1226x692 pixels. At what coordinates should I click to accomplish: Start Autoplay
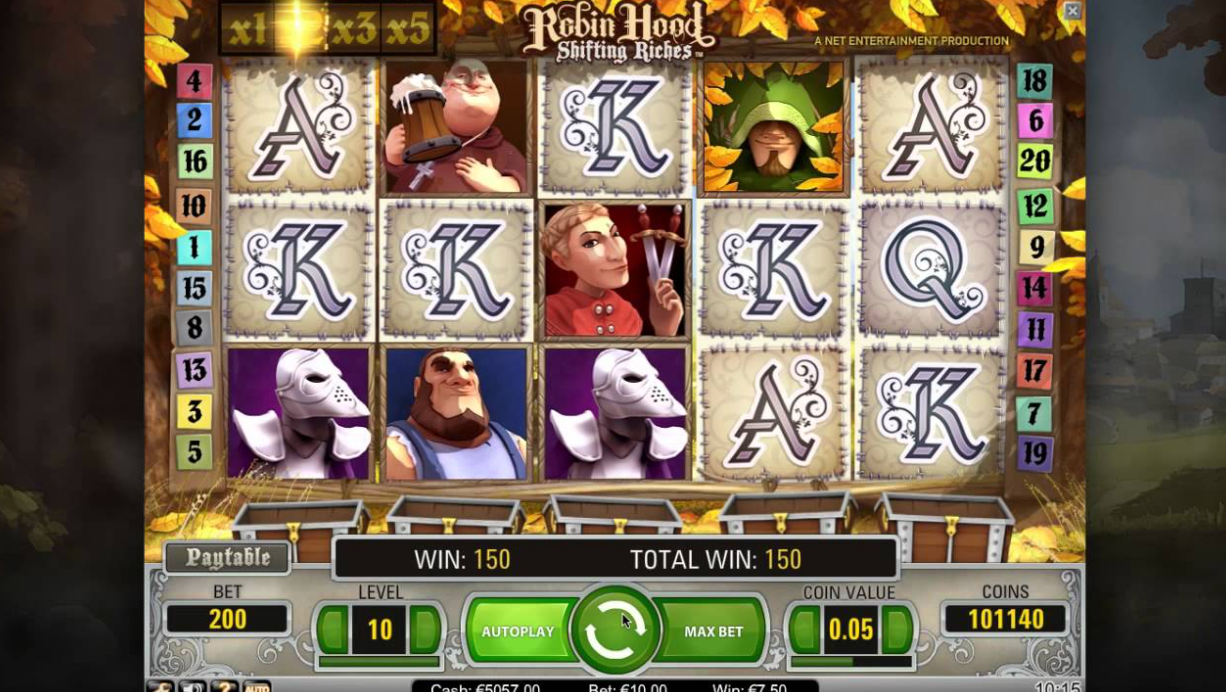click(x=517, y=631)
